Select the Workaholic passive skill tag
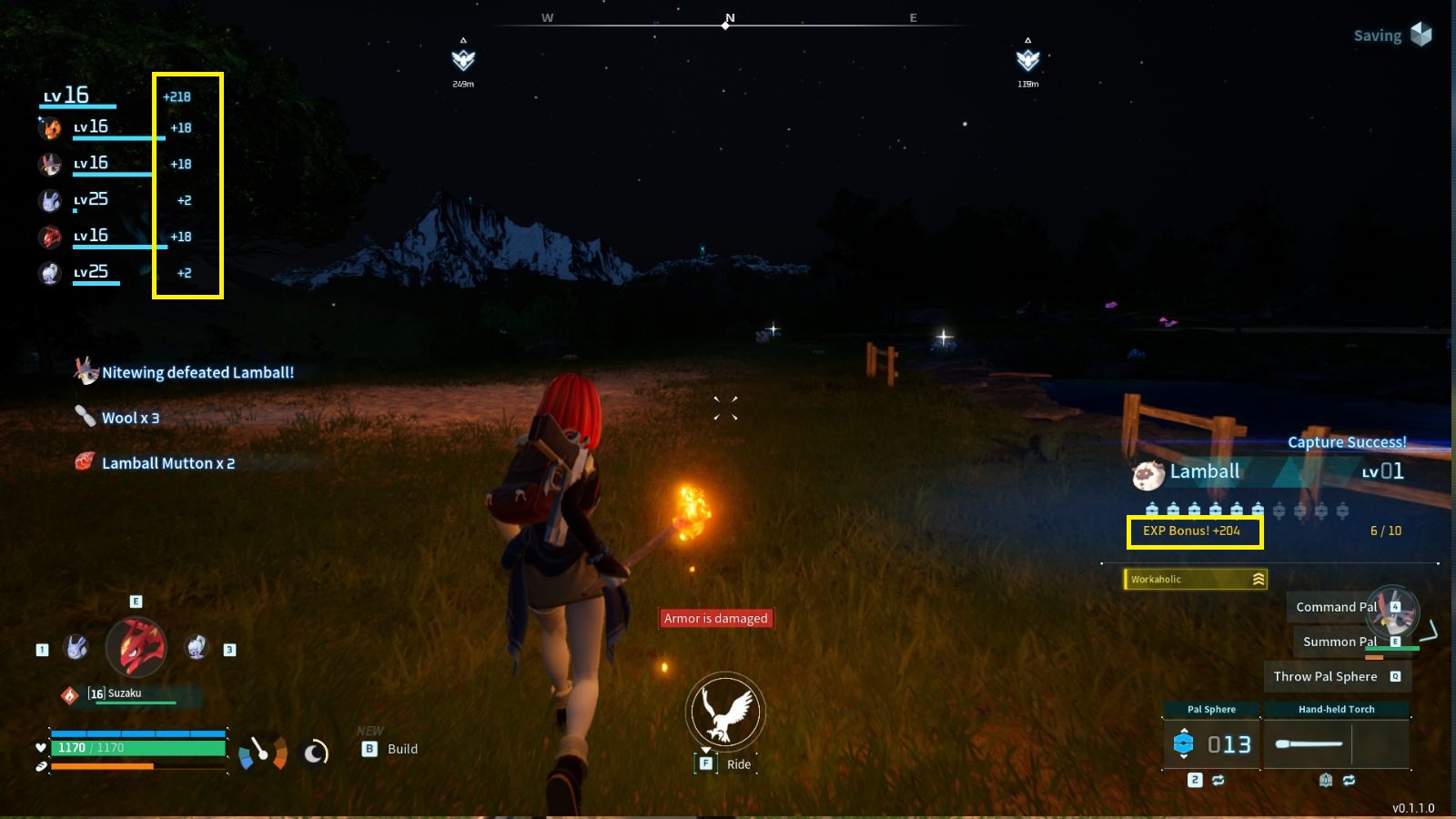 1196,579
